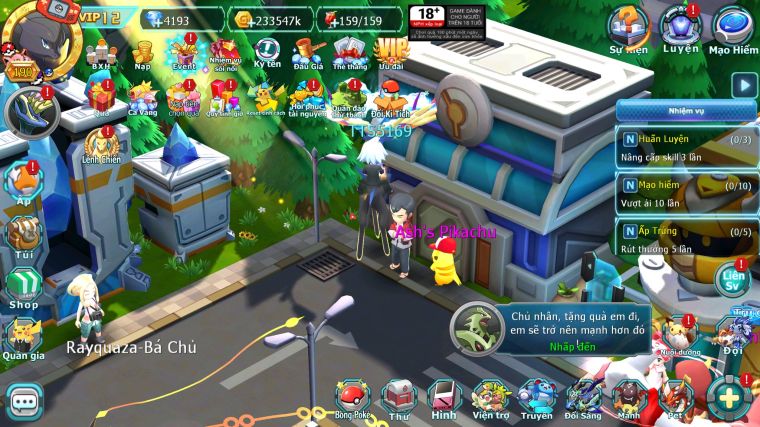760x427 pixels.
Task: Click the plus button to expand menu
Action: [x=729, y=398]
